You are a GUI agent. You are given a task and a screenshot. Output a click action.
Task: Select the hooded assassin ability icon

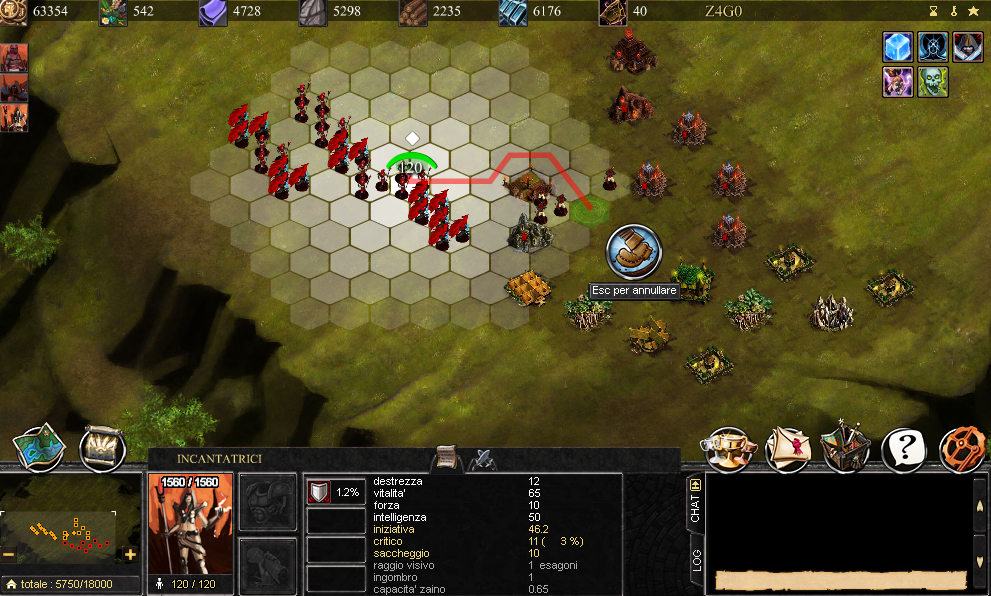click(x=967, y=47)
